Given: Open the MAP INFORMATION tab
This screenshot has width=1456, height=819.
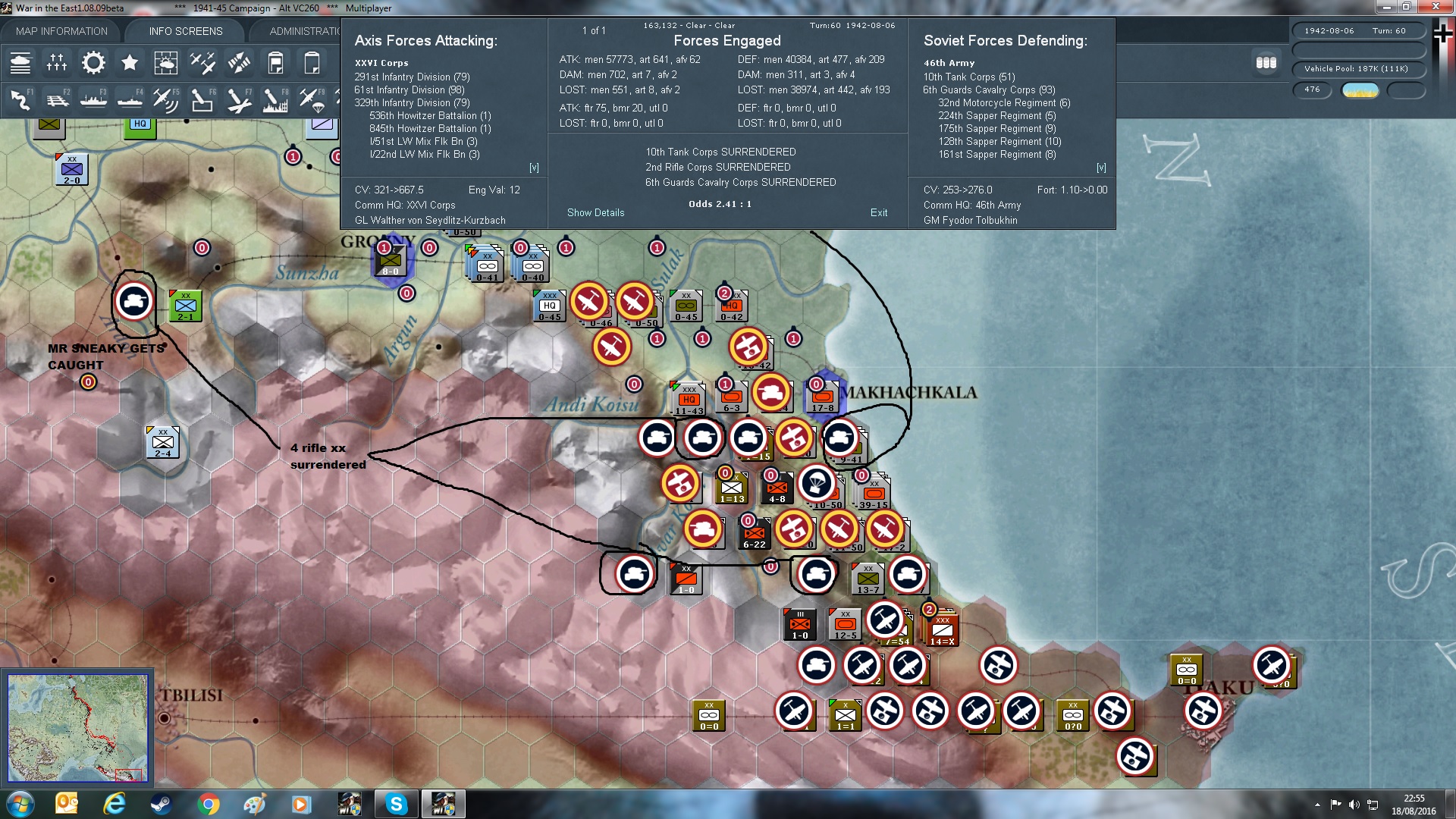Looking at the screenshot, I should click(61, 31).
